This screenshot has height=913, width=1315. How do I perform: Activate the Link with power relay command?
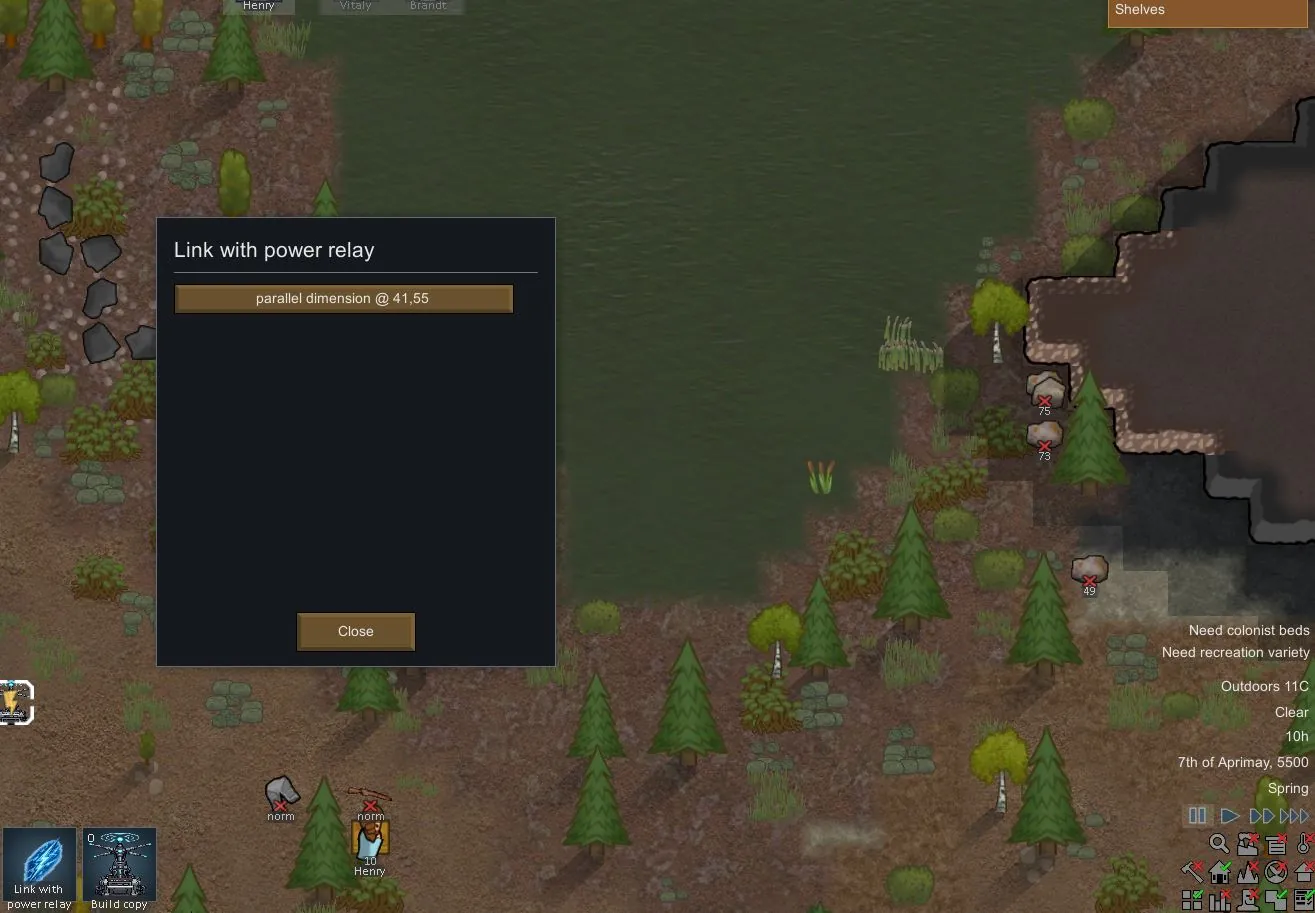39,868
